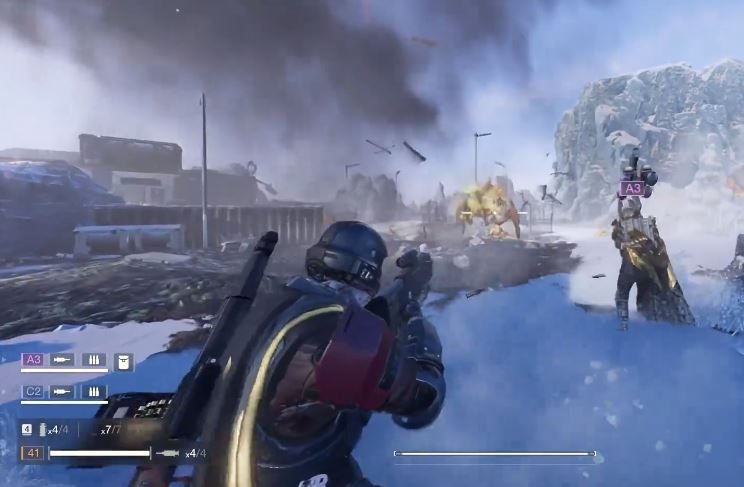Click C2's stim syringe icon
Screen dimensions: 744x487
62,391
